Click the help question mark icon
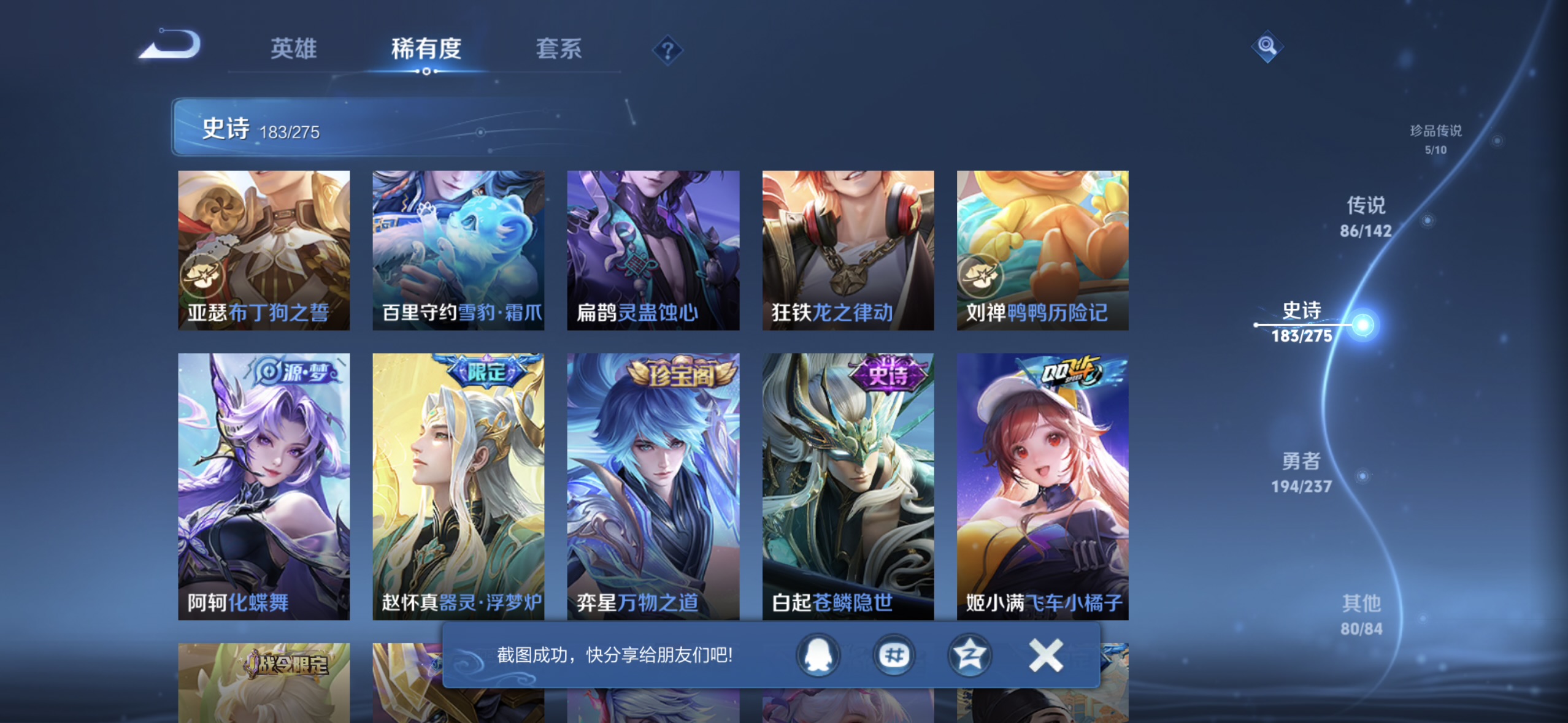Image resolution: width=1568 pixels, height=723 pixels. click(x=667, y=51)
